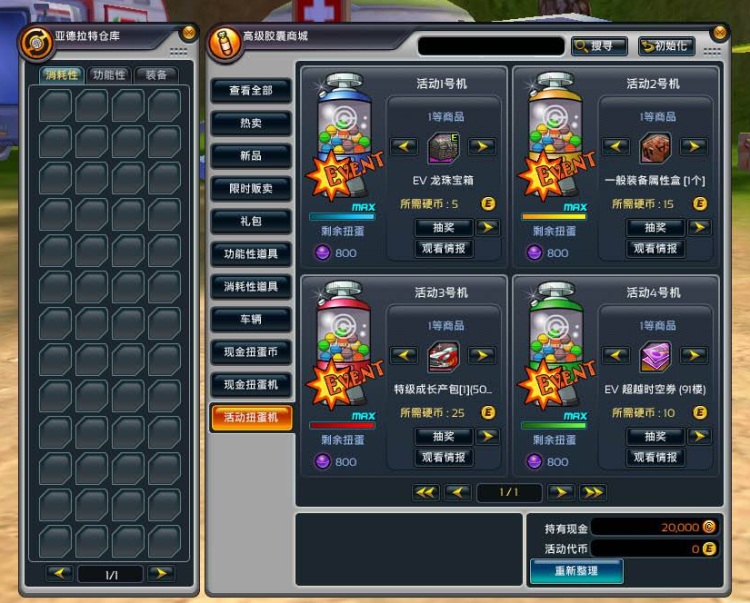
Task: Select the 热卖 category
Action: 251,123
